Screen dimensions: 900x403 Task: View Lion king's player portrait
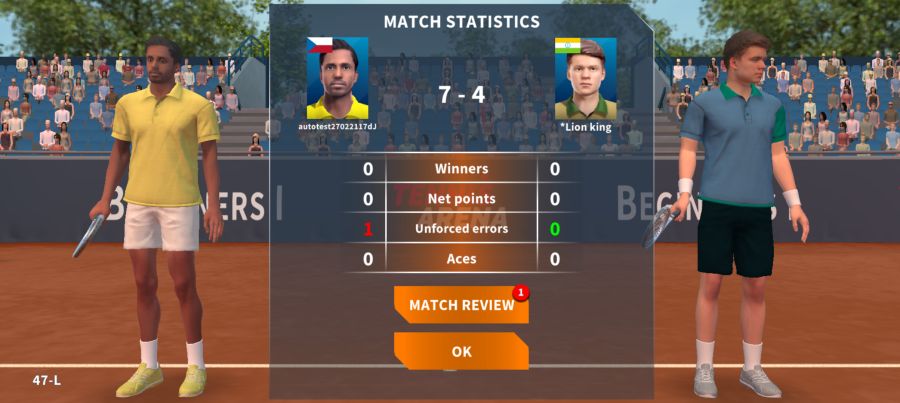pos(585,78)
